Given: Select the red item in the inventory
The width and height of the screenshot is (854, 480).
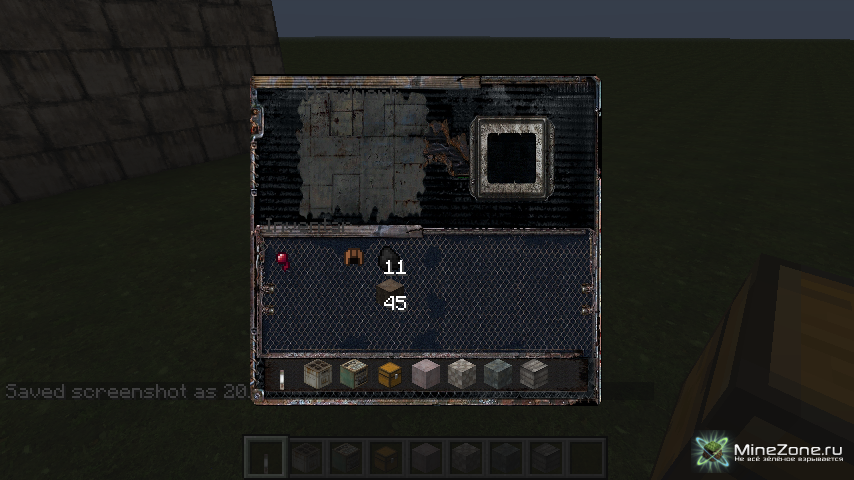Looking at the screenshot, I should pyautogui.click(x=282, y=259).
